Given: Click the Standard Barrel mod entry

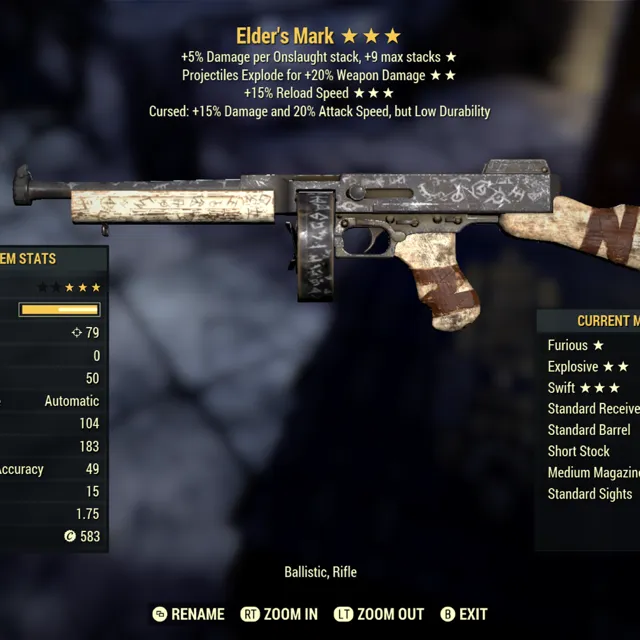Looking at the screenshot, I should 589,430.
